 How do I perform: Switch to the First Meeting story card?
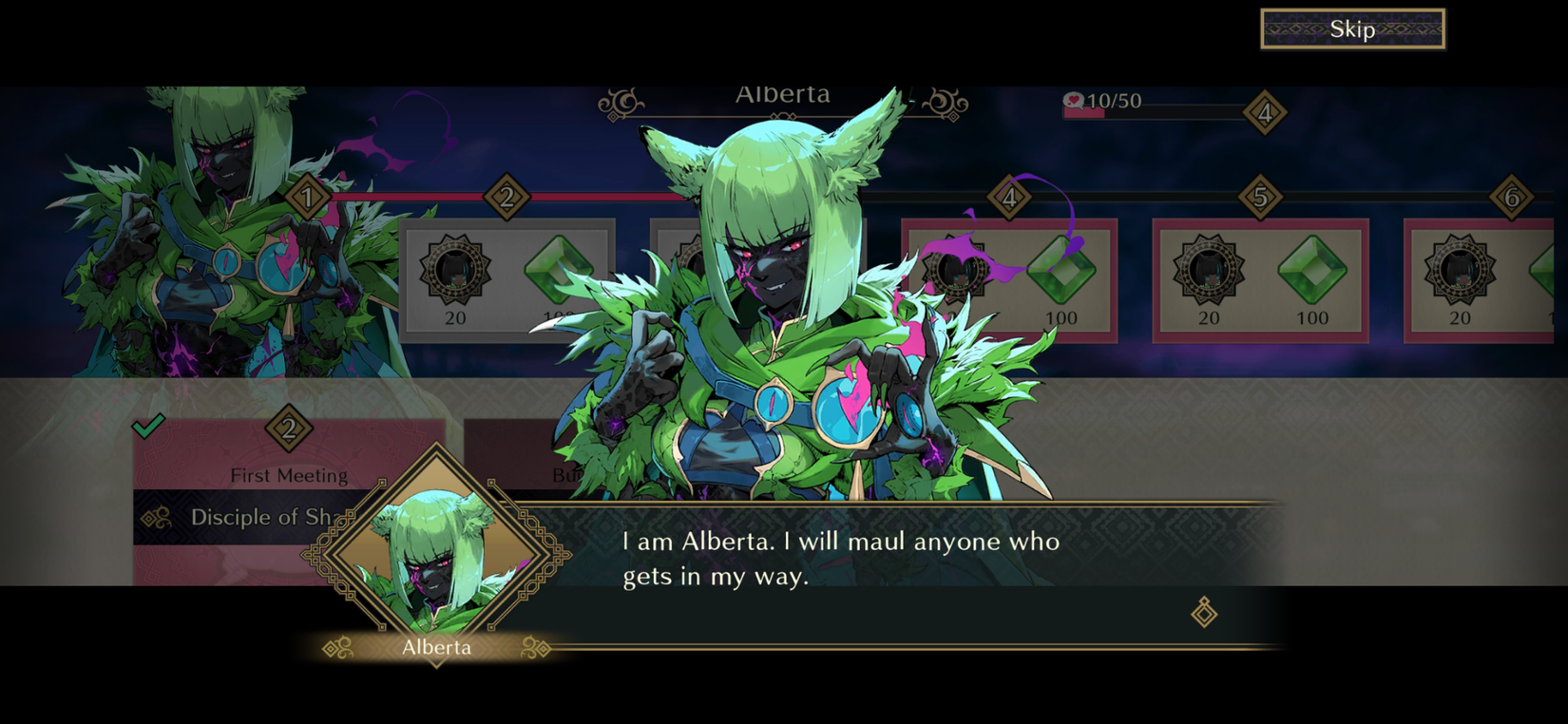pos(290,475)
